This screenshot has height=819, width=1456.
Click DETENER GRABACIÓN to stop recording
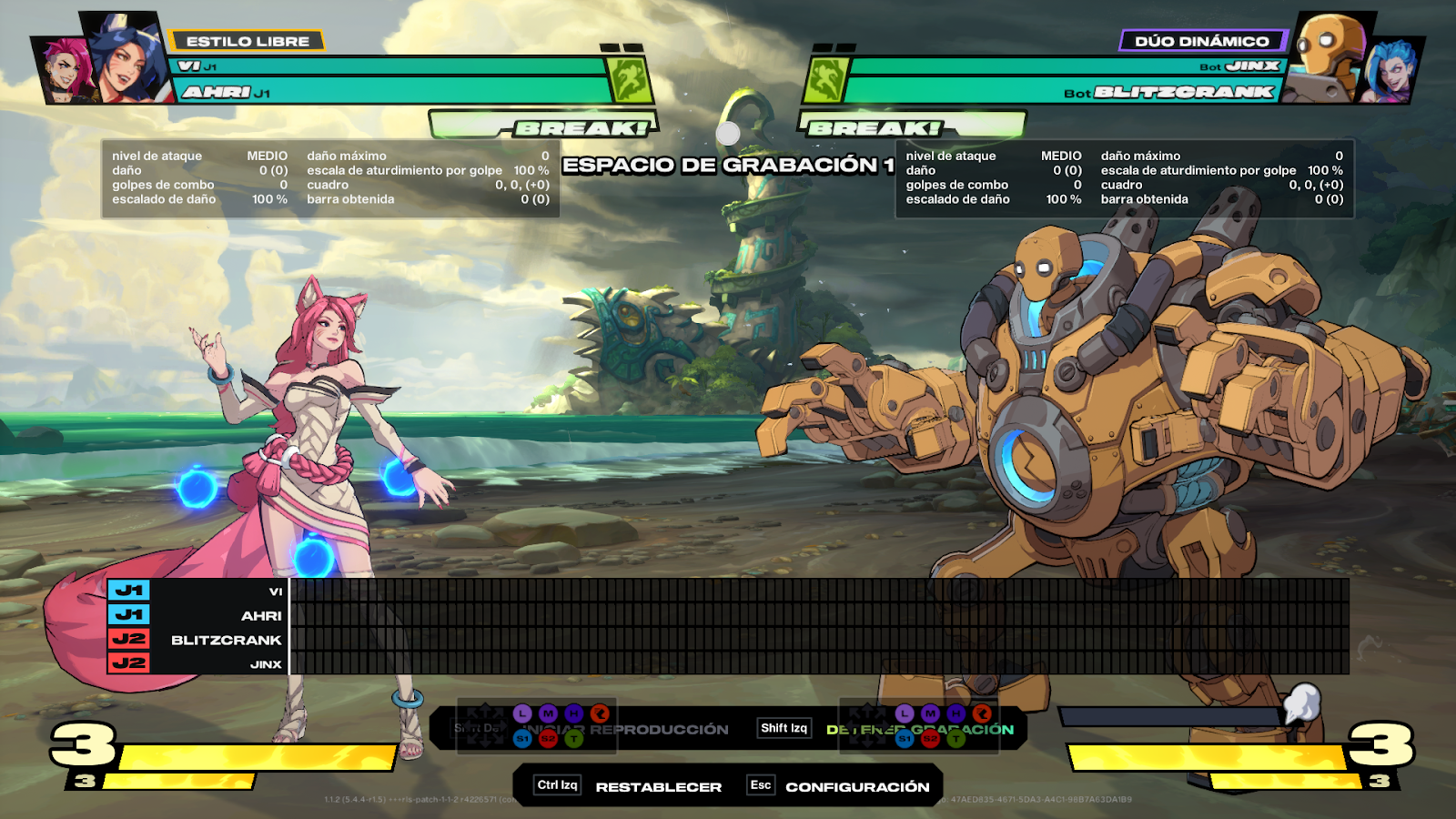(x=919, y=729)
